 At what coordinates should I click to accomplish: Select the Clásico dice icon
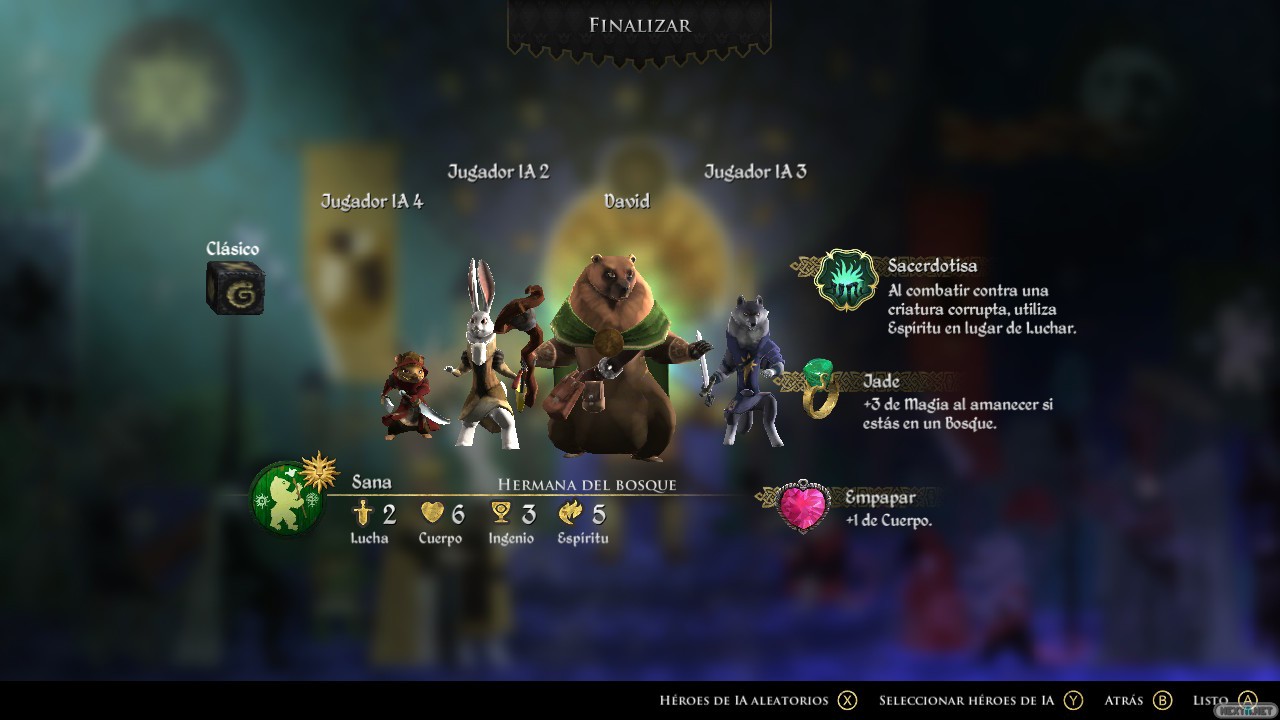coord(235,289)
